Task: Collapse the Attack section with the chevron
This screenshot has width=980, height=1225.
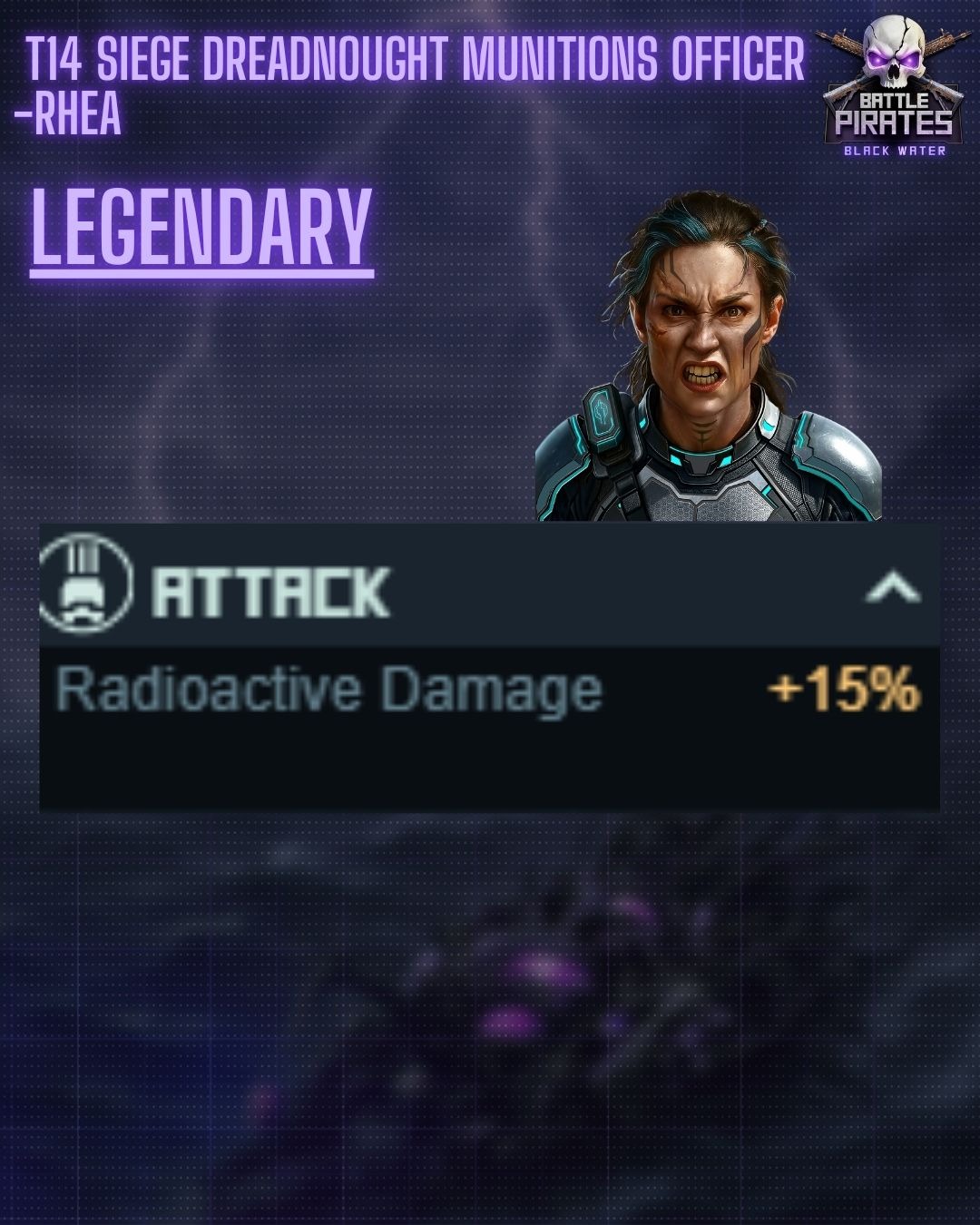Action: [893, 588]
